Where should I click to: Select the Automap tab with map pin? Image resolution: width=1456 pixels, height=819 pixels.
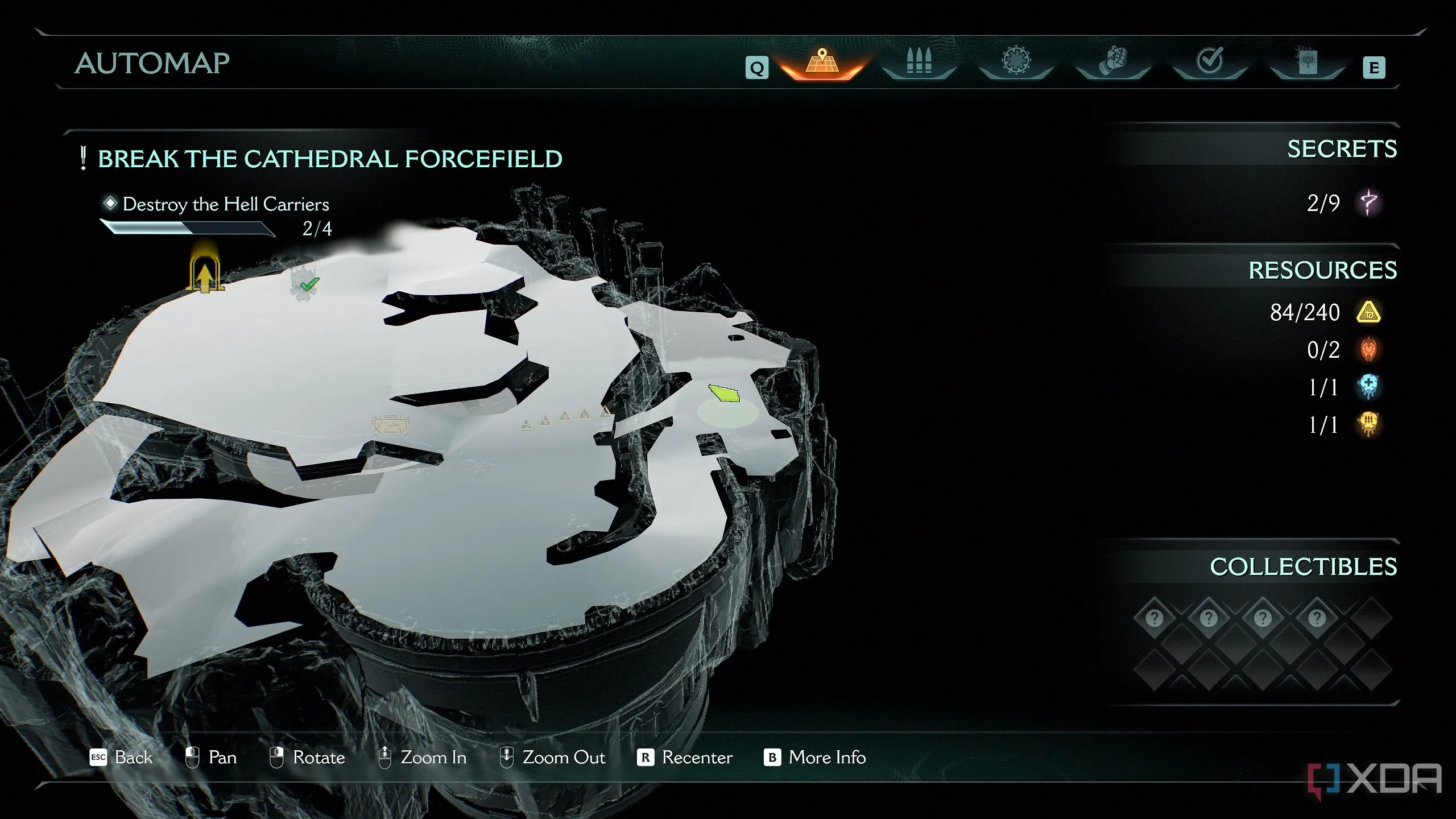[822, 63]
